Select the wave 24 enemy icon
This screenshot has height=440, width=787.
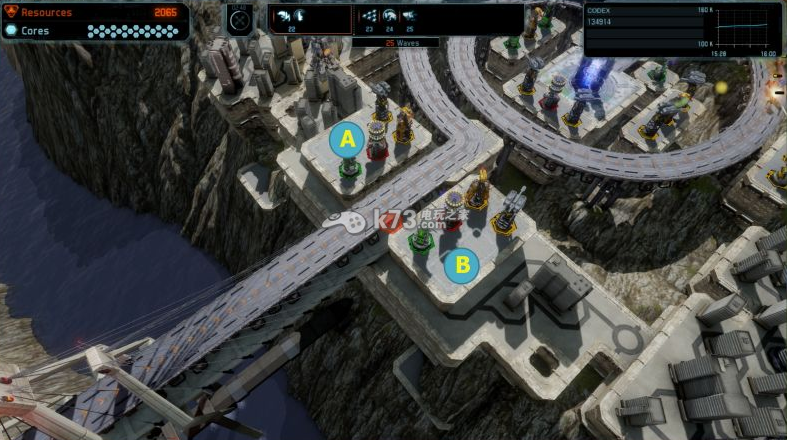point(390,17)
